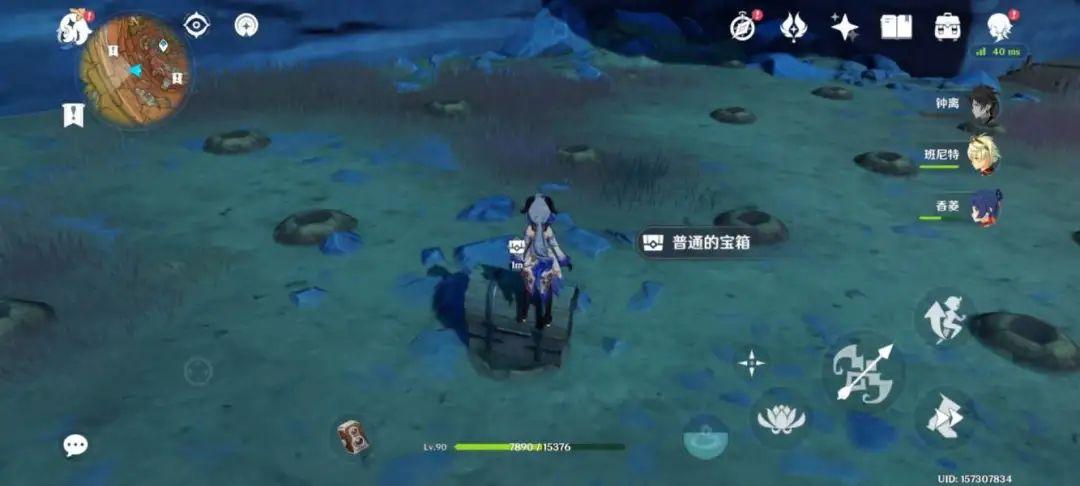The height and width of the screenshot is (486, 1080).
Task: Open the backpack inventory
Action: [948, 27]
